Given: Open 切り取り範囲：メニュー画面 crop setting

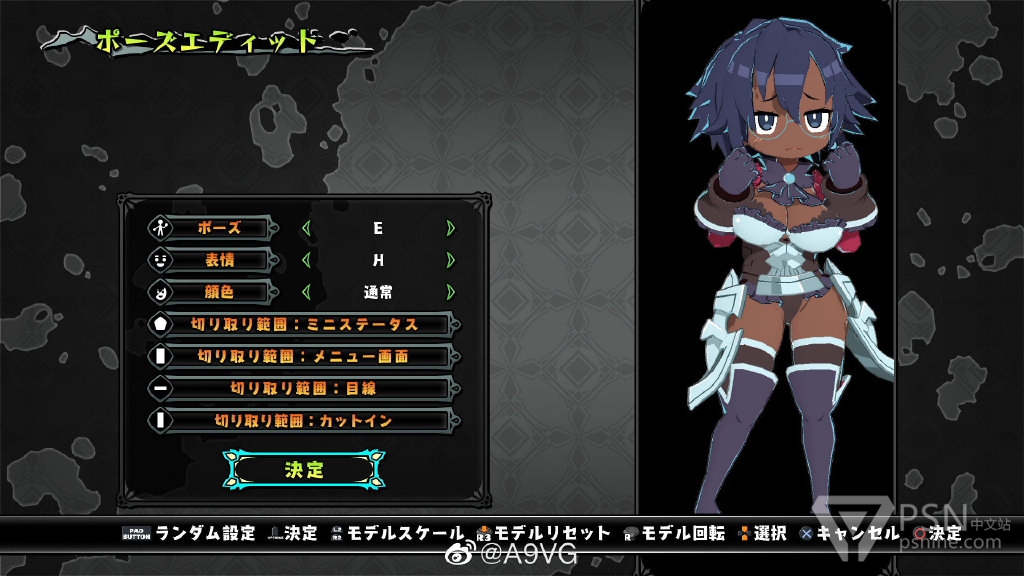Looking at the screenshot, I should pos(304,356).
